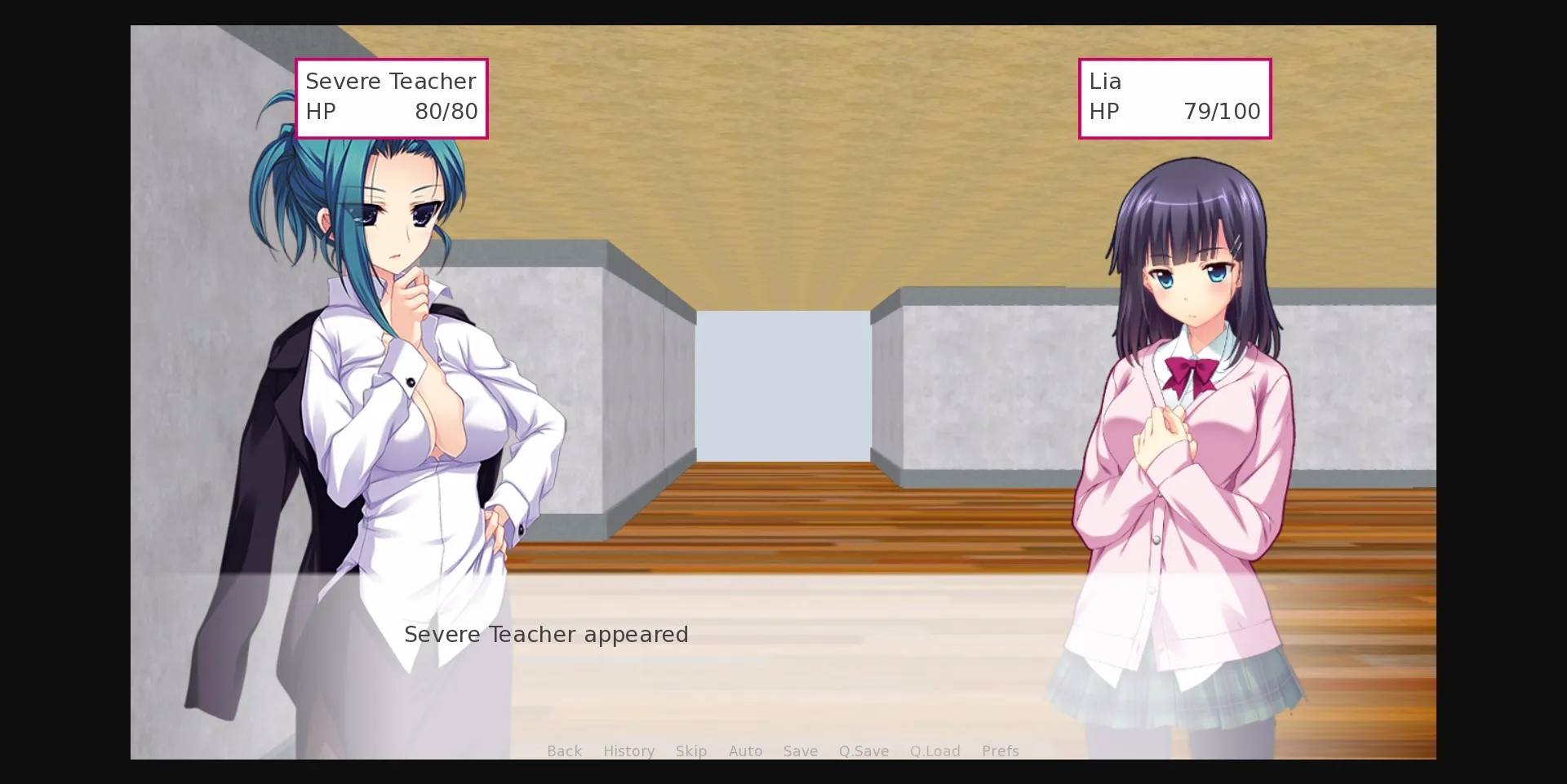Click the Lia name label

point(1105,81)
